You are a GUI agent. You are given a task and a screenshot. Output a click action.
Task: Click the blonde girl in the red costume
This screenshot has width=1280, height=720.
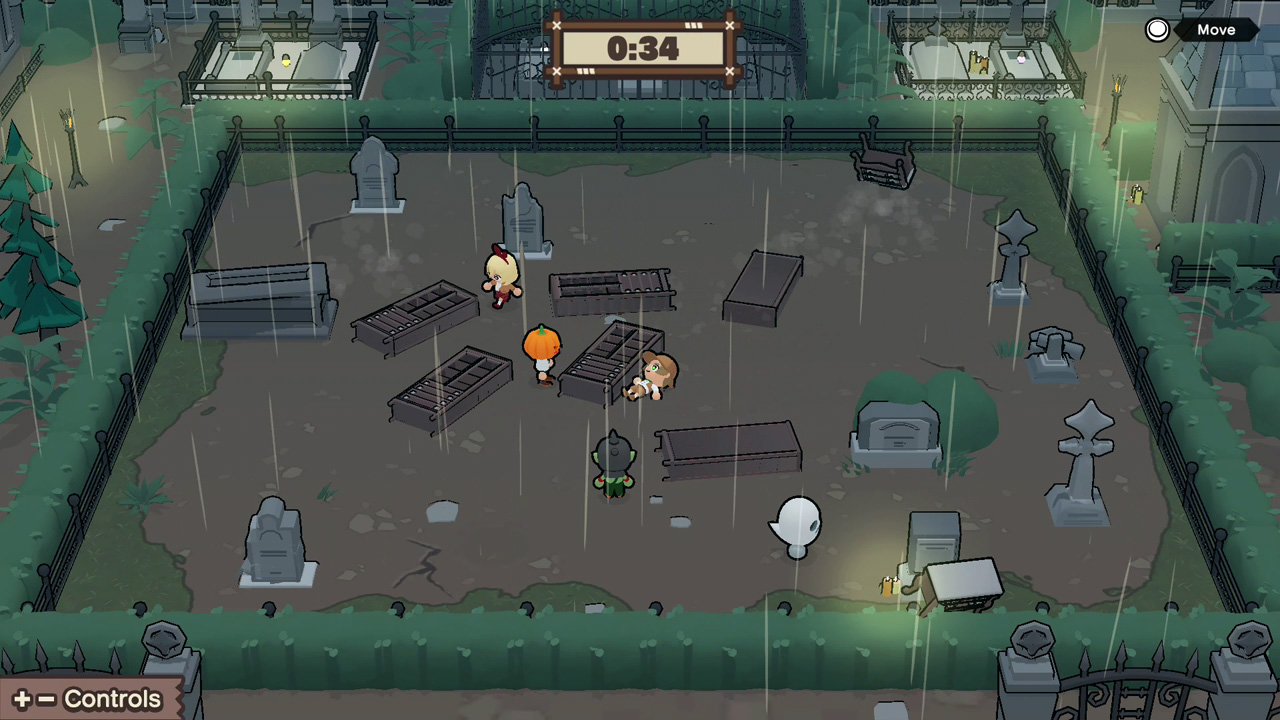coord(500,275)
